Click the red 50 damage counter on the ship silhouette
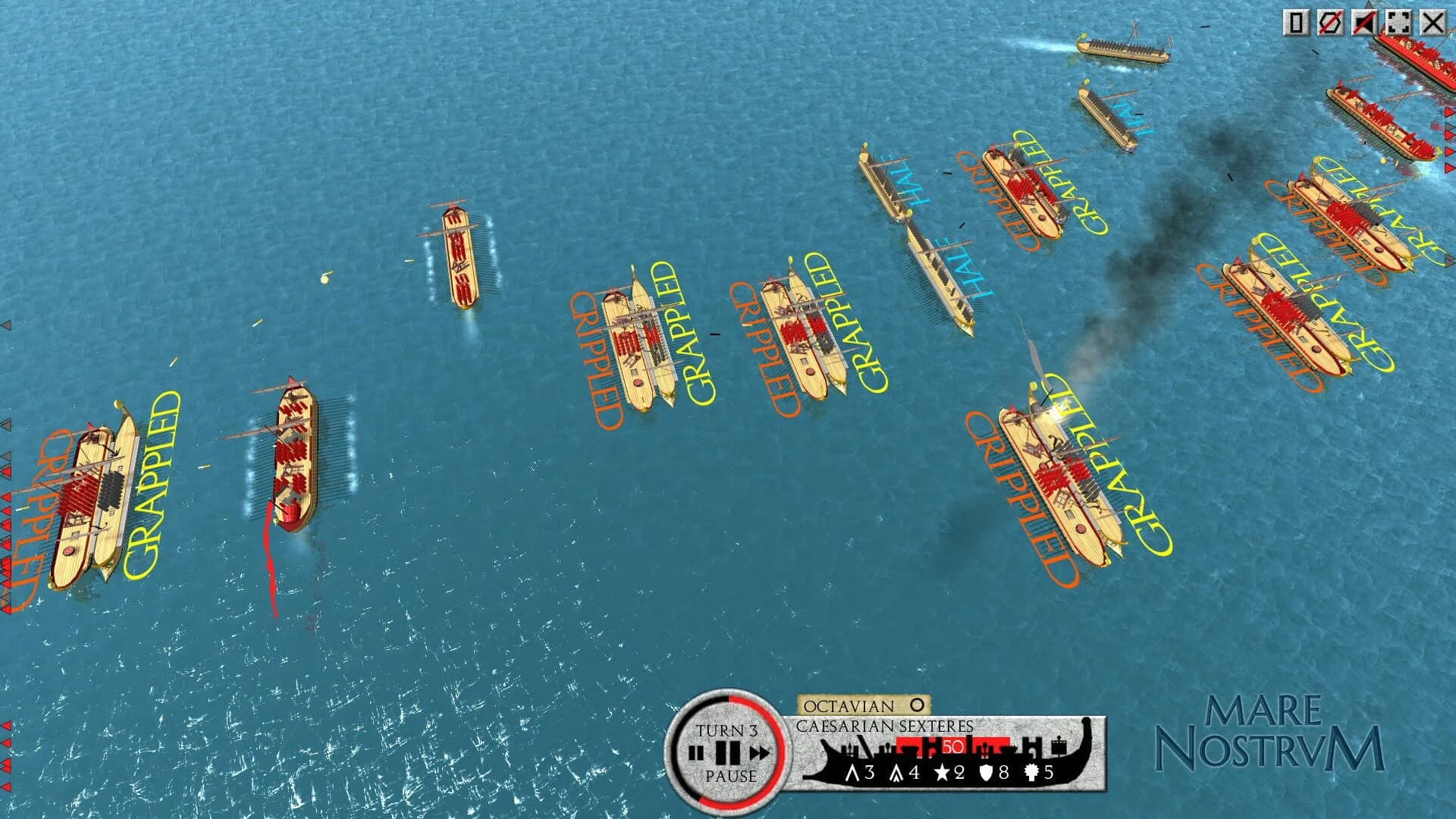1456x819 pixels. (952, 748)
